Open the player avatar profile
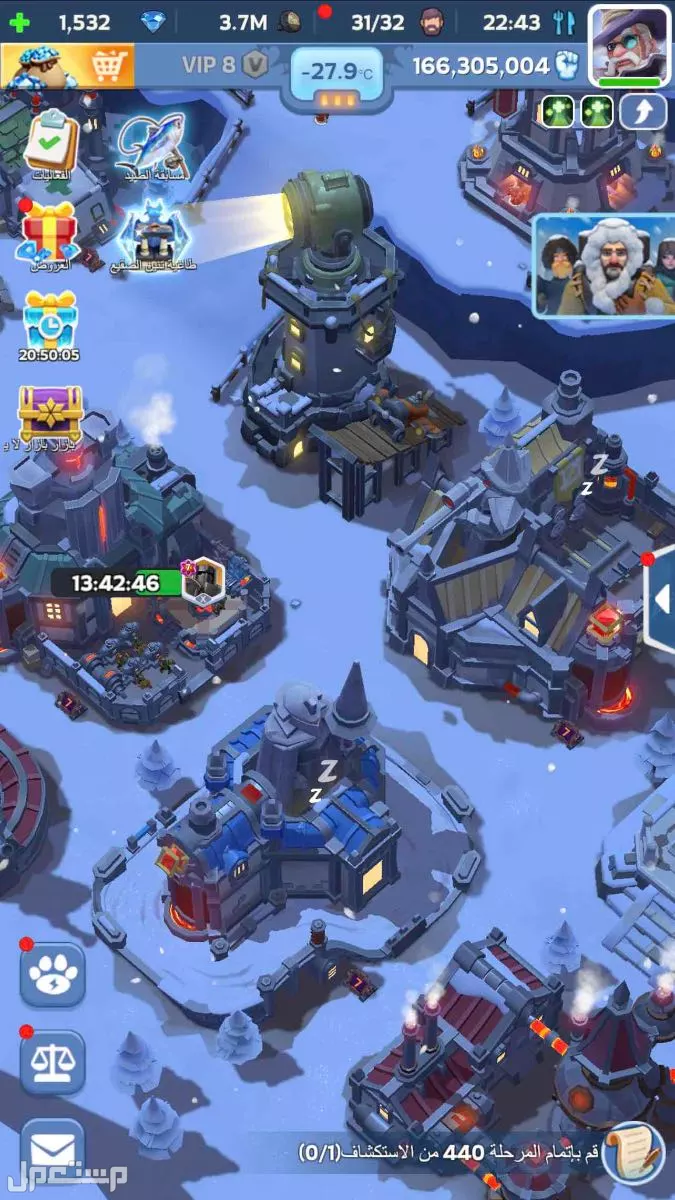The height and width of the screenshot is (1200, 675). click(x=629, y=44)
